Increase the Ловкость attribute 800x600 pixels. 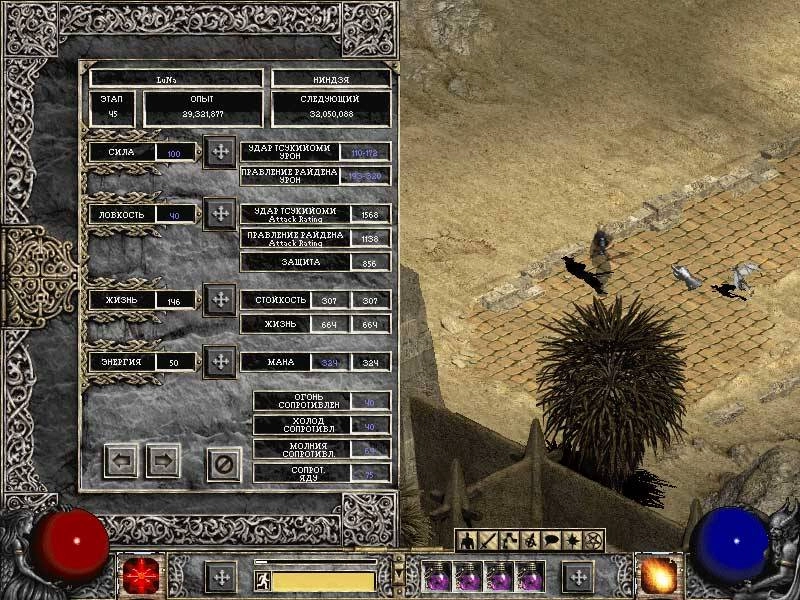(220, 213)
